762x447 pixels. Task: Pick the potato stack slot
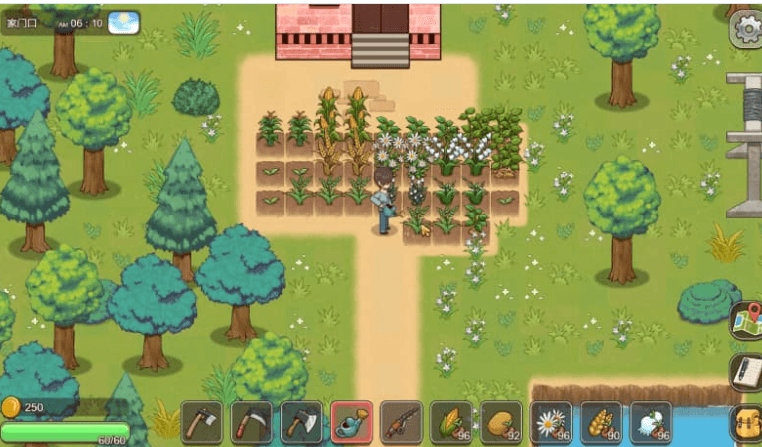[501, 422]
